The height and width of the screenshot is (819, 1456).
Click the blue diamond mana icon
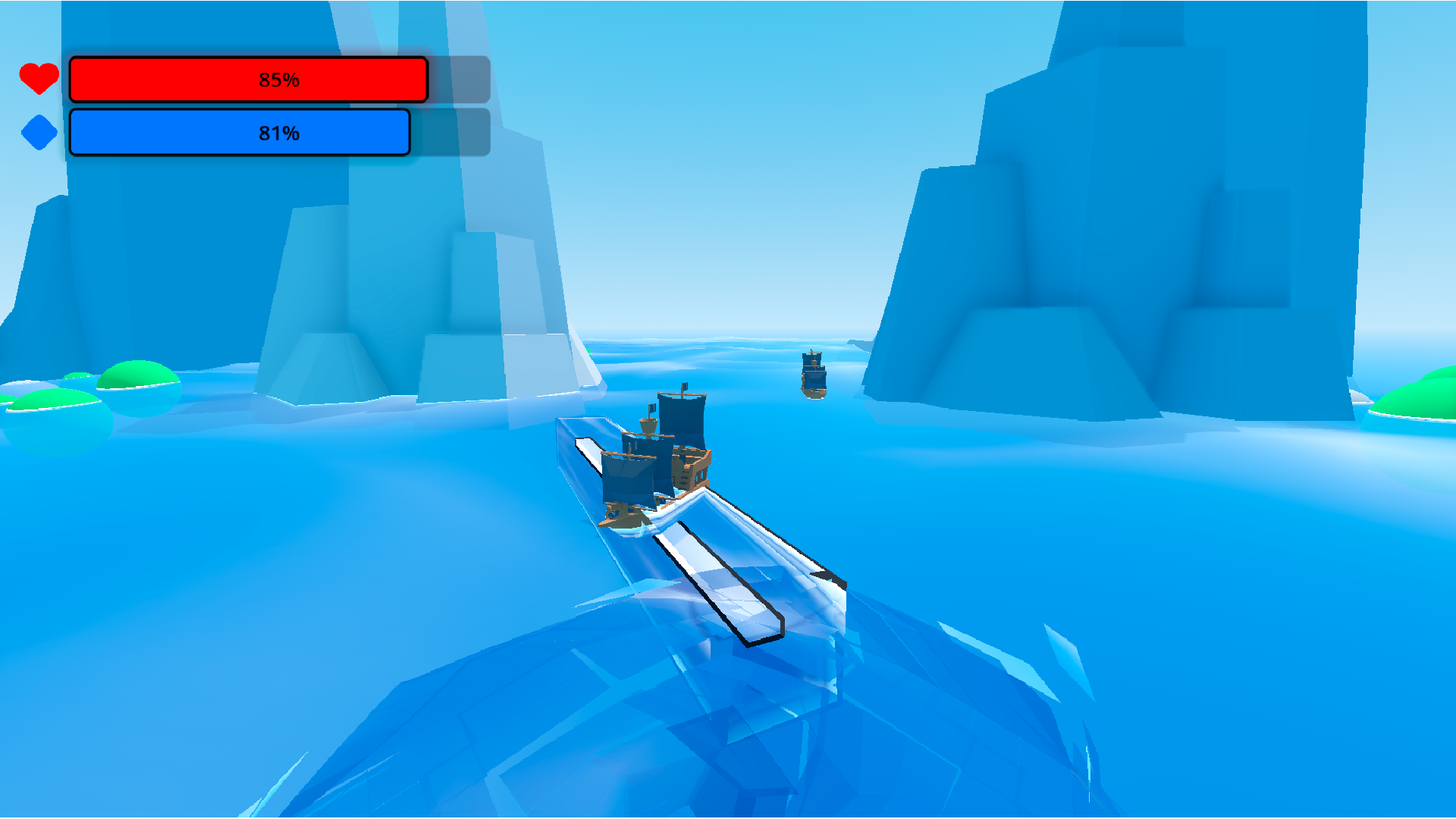pos(39,133)
